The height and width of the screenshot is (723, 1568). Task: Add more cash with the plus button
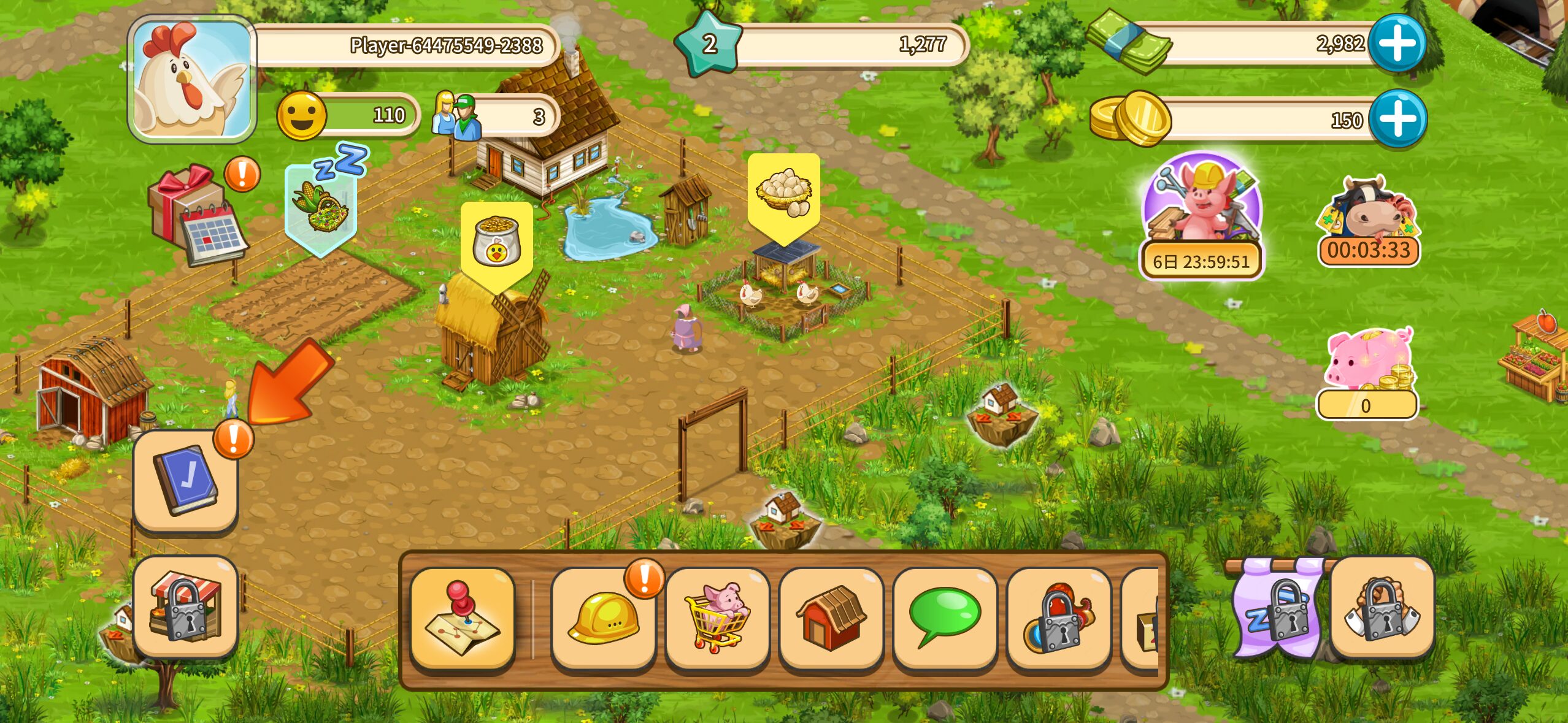[1398, 44]
